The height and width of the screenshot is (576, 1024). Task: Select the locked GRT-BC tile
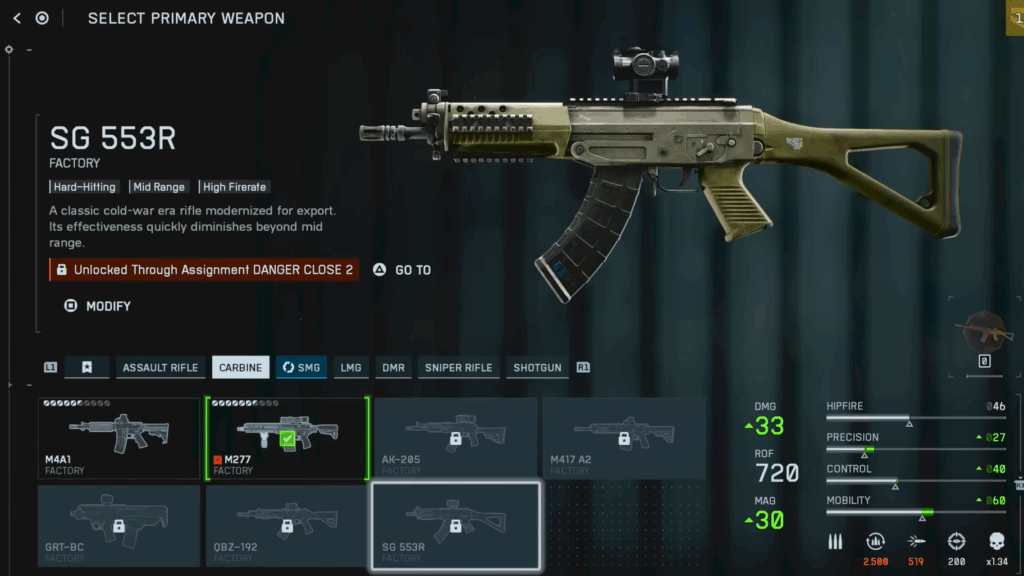[x=119, y=525]
